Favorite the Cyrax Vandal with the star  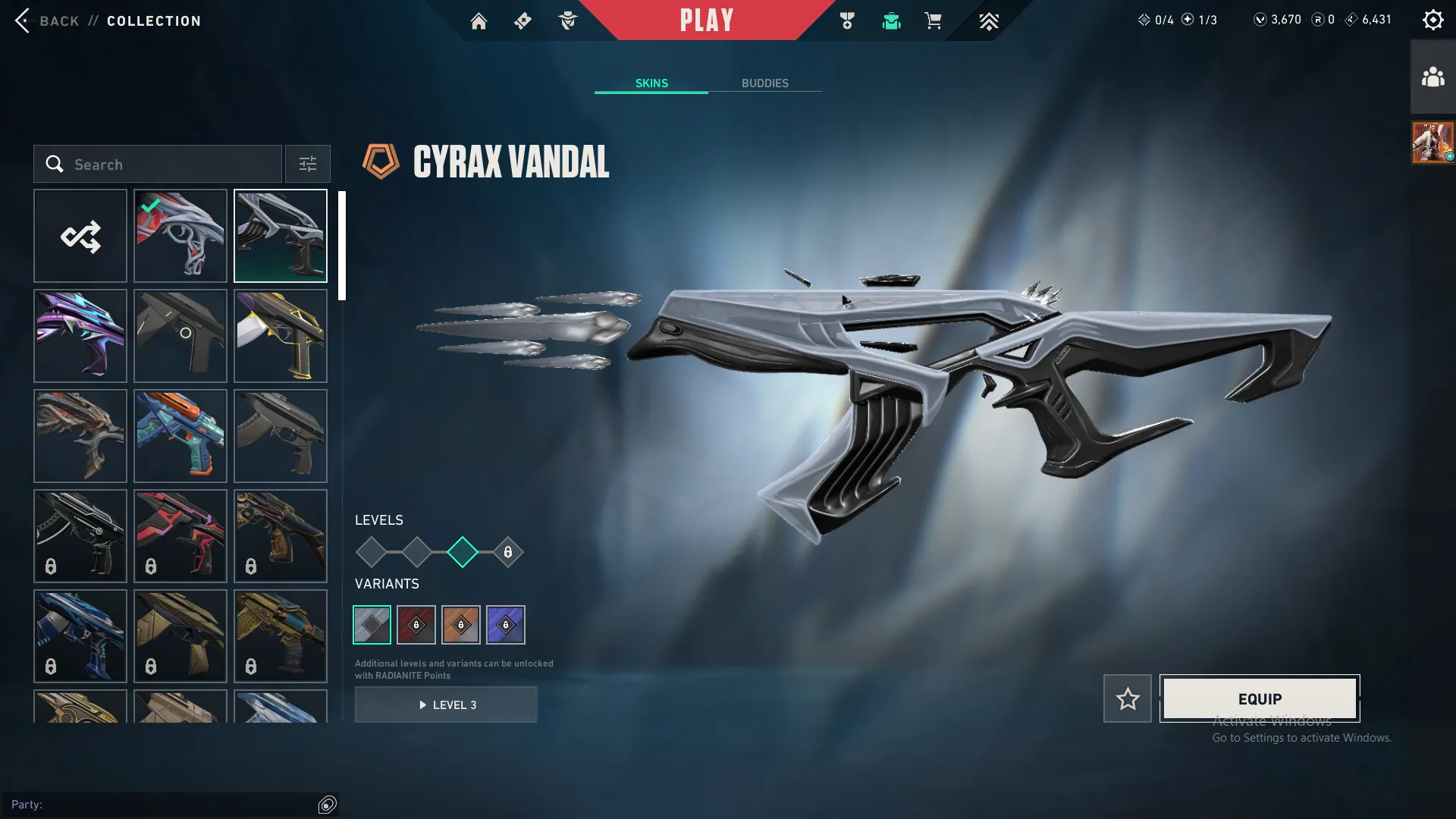1128,698
